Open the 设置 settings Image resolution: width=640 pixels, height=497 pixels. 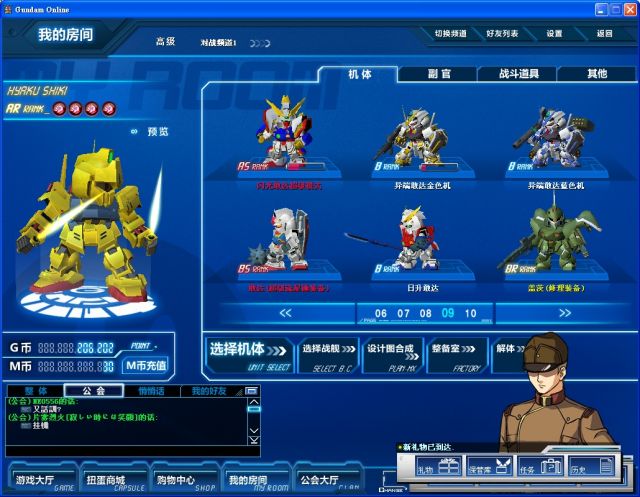[x=554, y=33]
